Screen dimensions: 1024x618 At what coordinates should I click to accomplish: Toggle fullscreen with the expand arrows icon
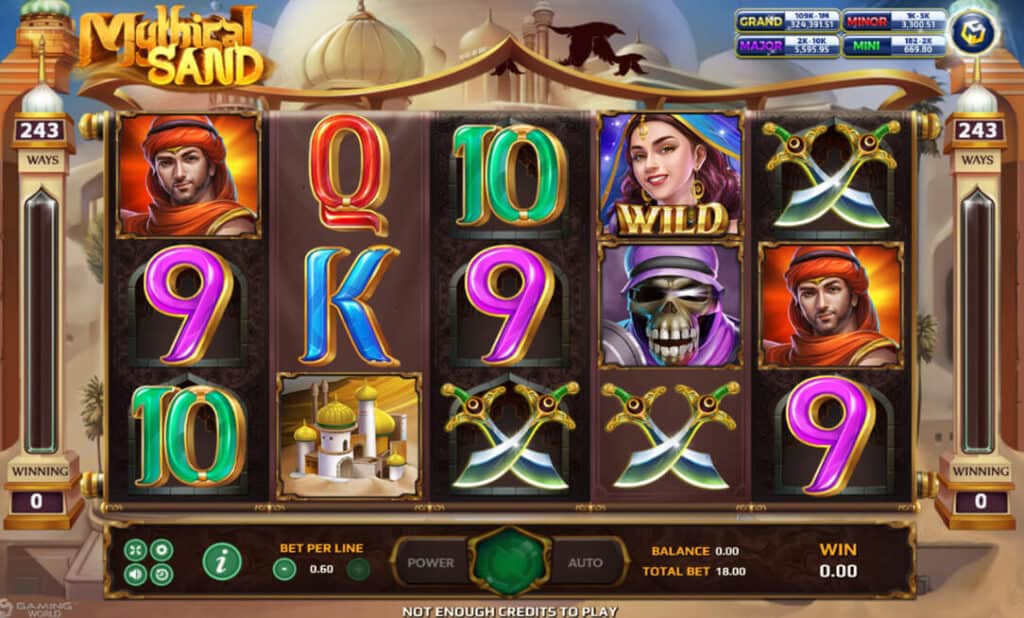135,549
